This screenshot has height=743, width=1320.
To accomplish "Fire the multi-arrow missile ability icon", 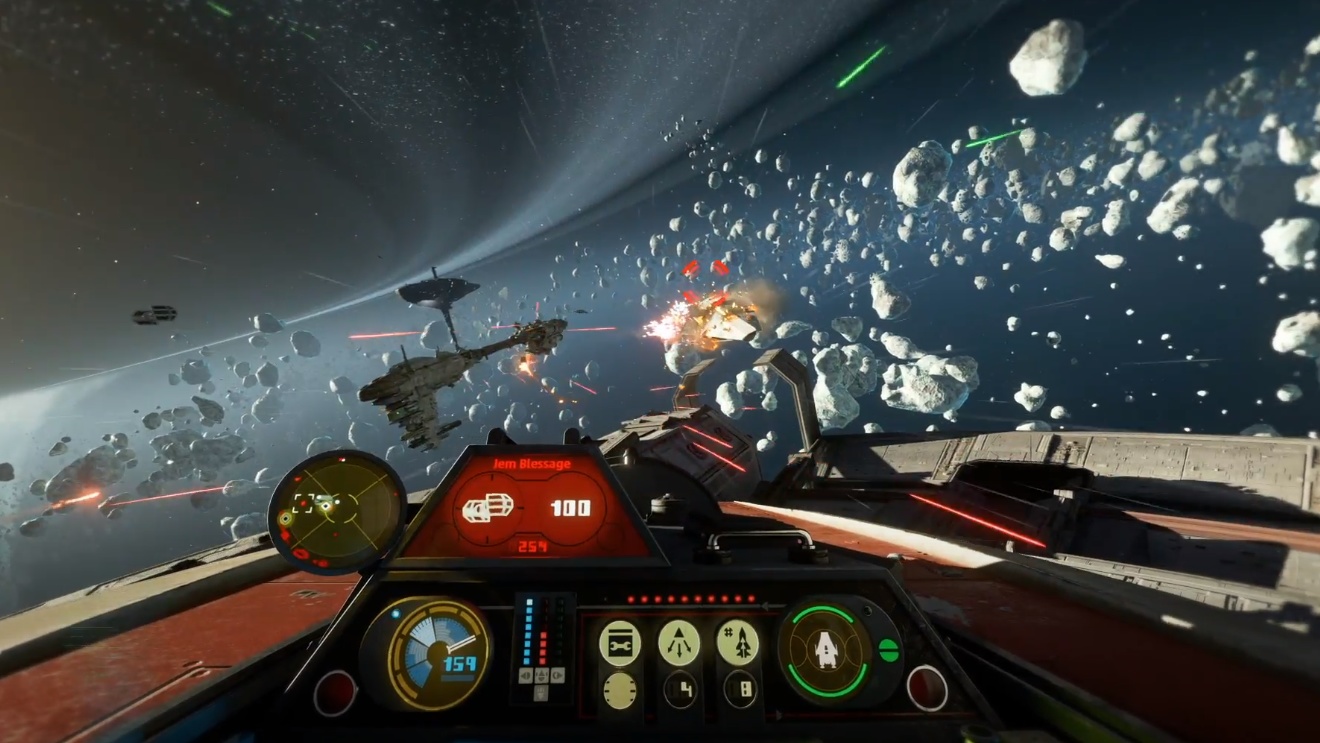I will pos(679,643).
